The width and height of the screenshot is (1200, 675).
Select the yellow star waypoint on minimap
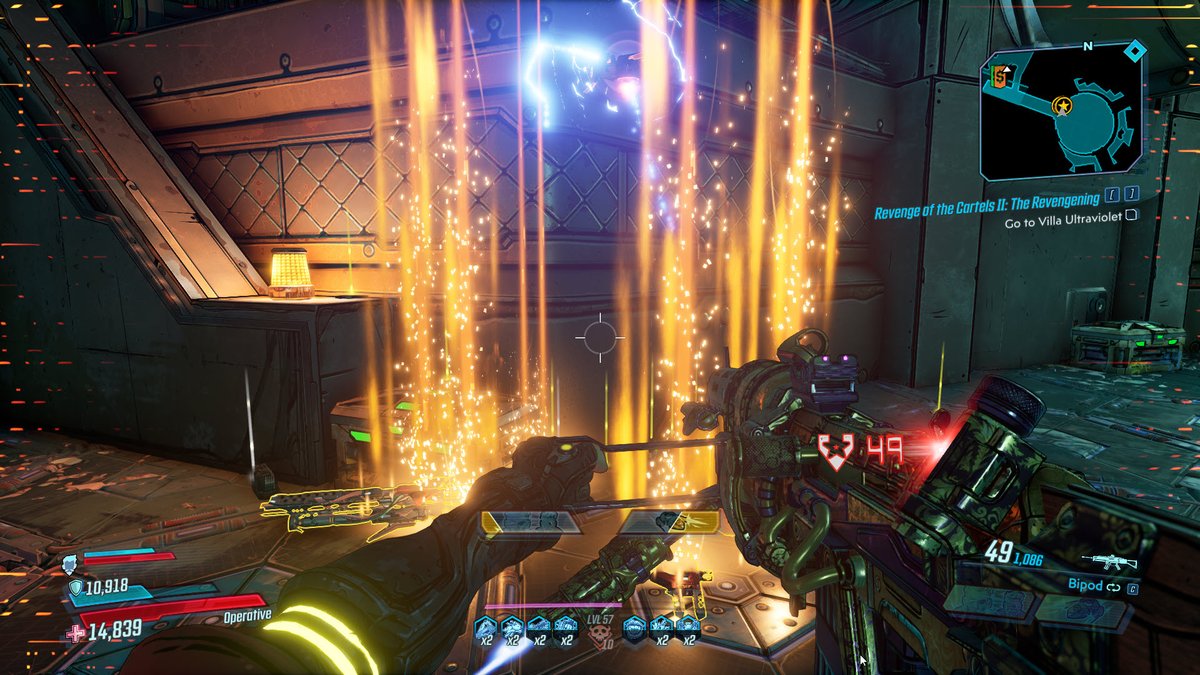pyautogui.click(x=1062, y=104)
